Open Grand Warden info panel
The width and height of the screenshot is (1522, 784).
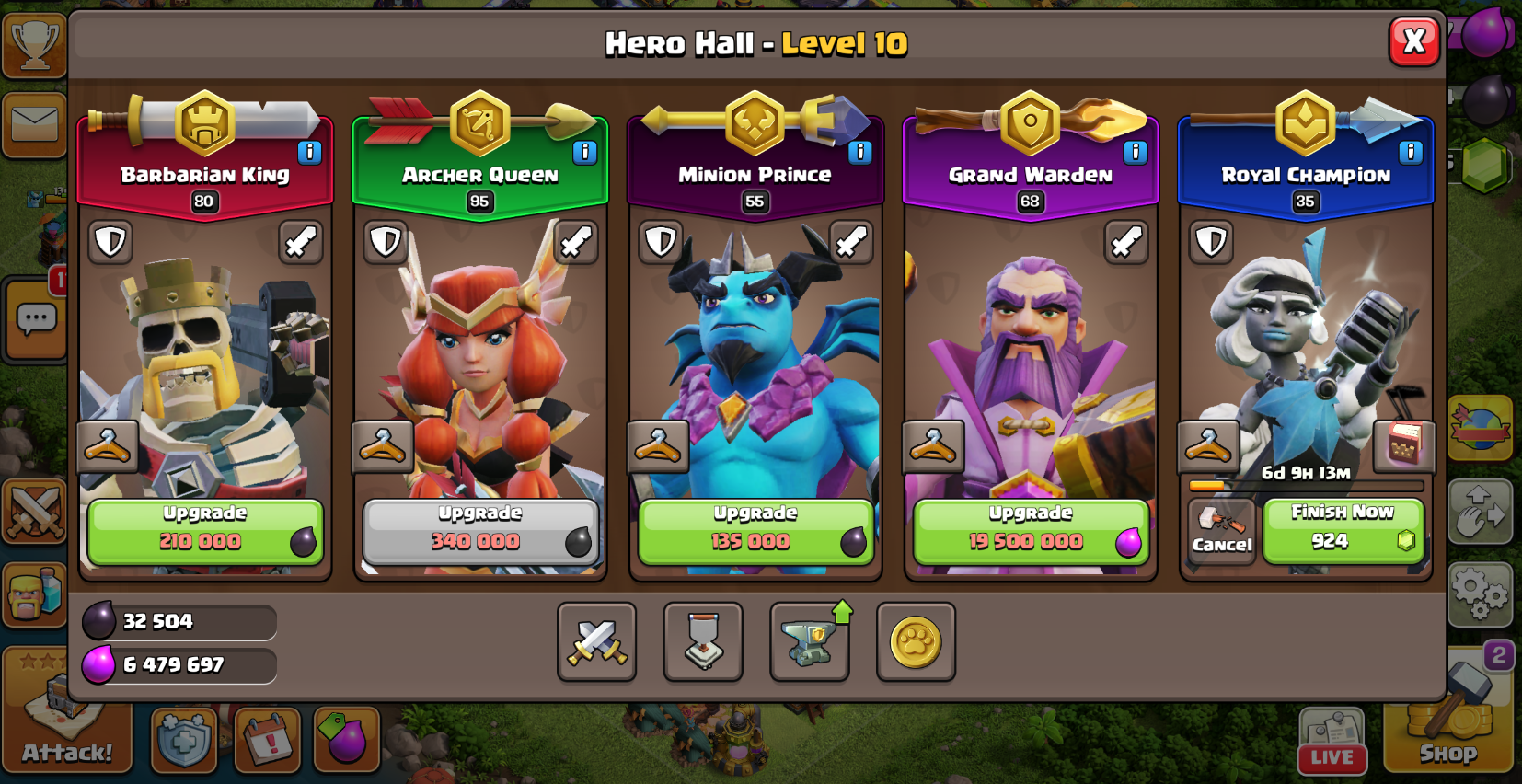(x=1135, y=152)
